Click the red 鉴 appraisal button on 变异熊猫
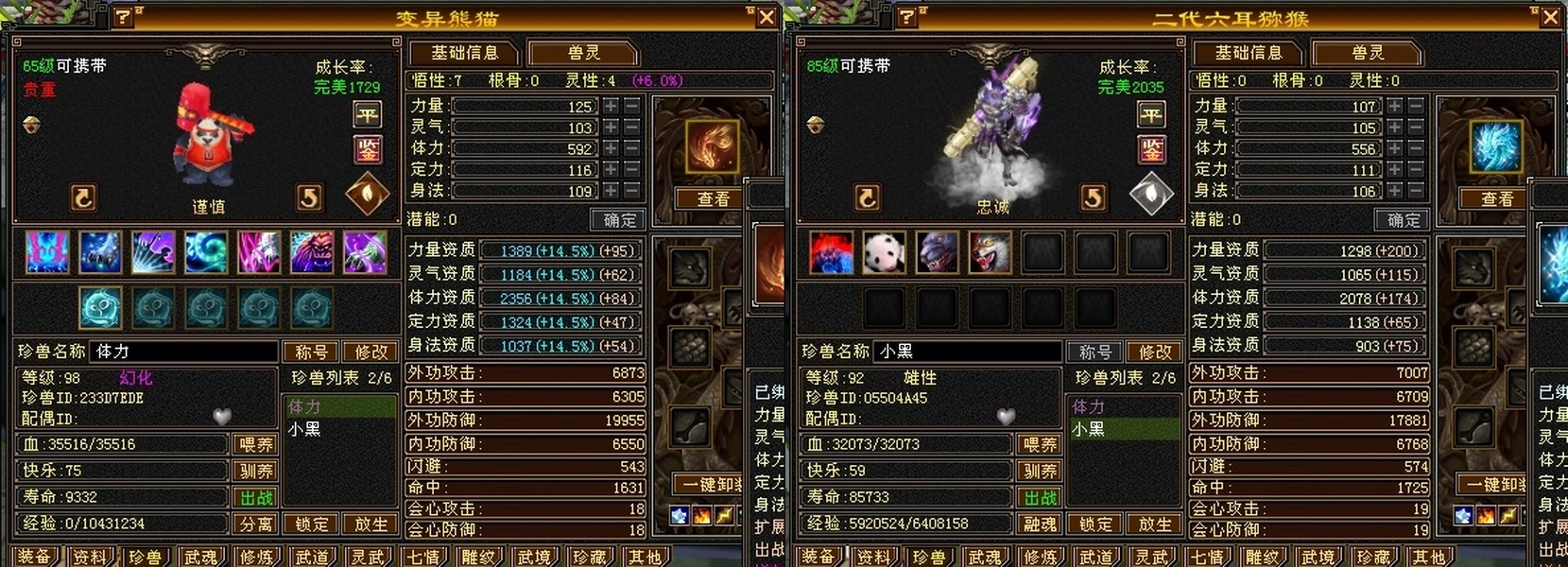 (367, 148)
